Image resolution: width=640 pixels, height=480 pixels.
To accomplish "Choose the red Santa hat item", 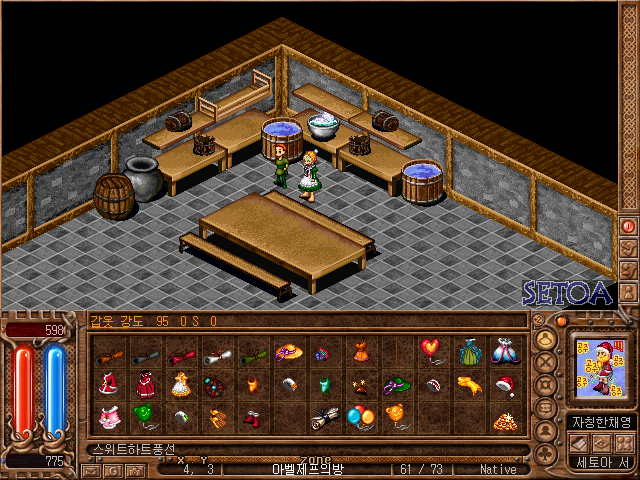I will (x=504, y=383).
